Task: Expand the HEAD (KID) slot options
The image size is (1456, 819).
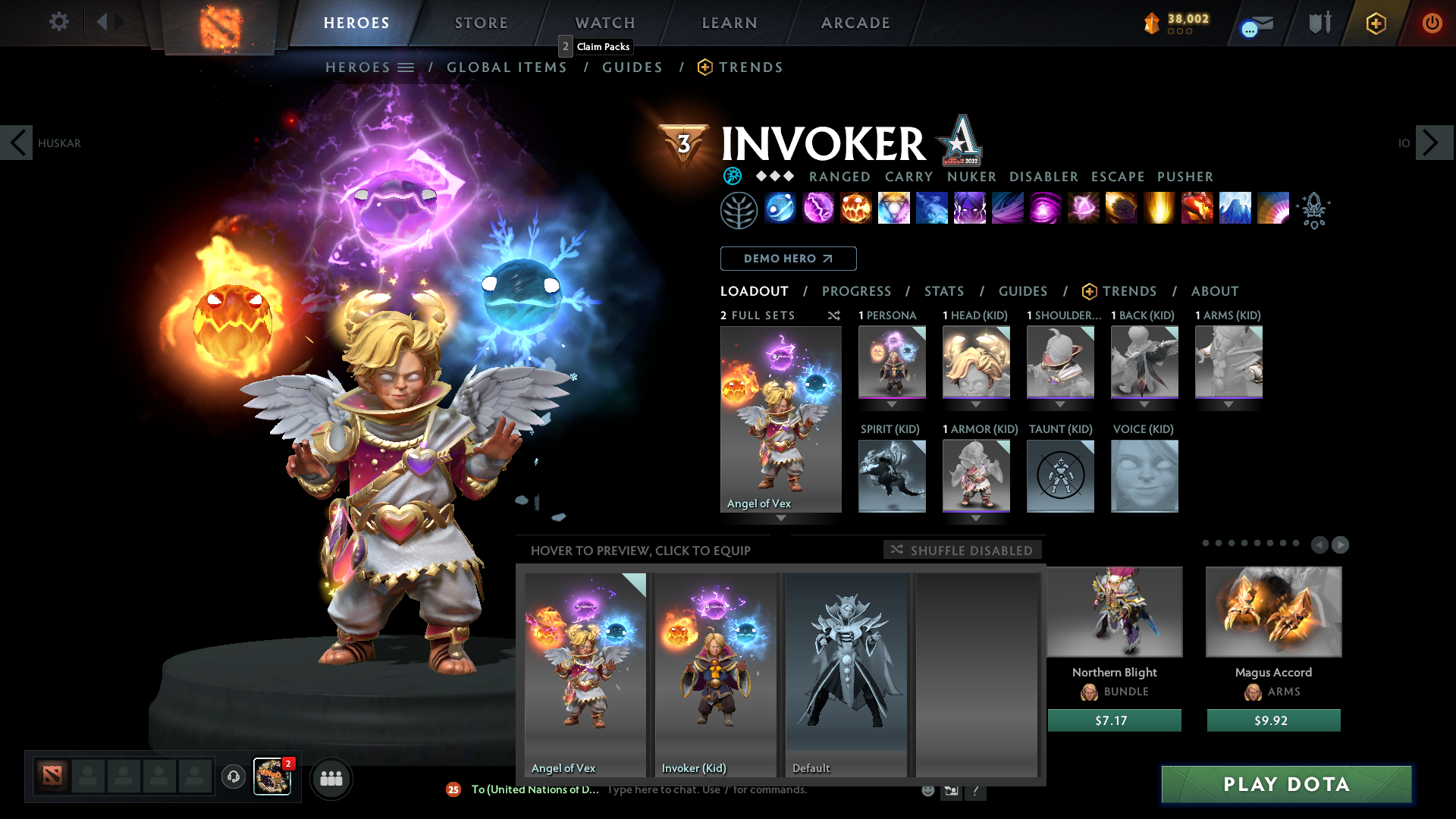Action: [976, 404]
